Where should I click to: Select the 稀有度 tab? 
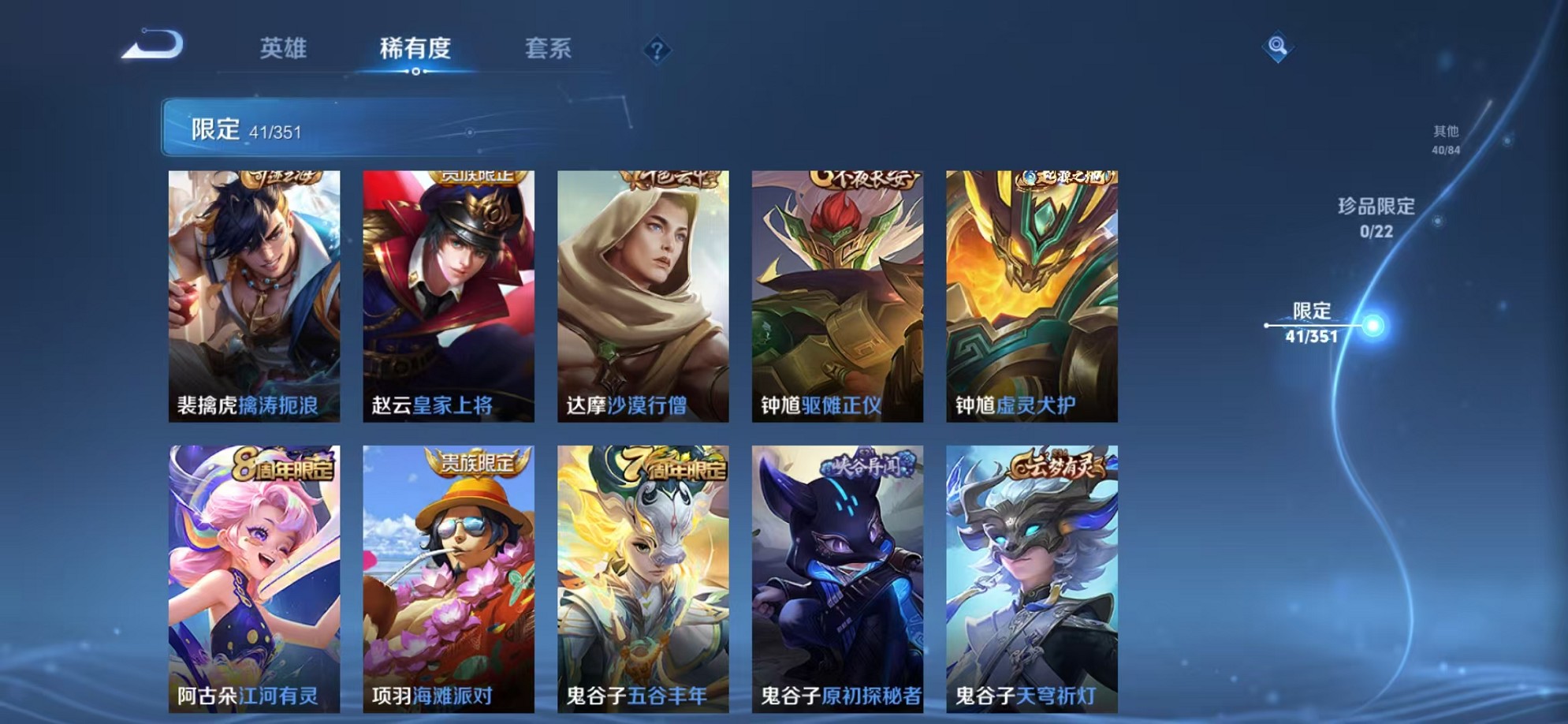click(x=416, y=49)
